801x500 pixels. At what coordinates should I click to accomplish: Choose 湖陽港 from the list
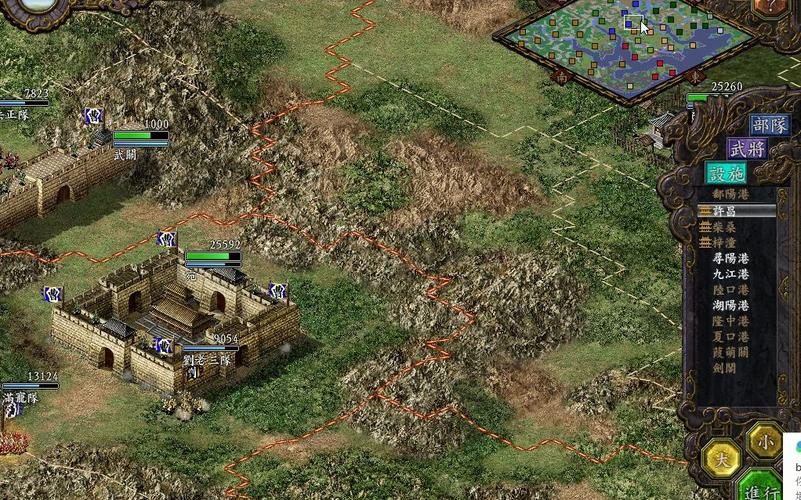(x=730, y=304)
